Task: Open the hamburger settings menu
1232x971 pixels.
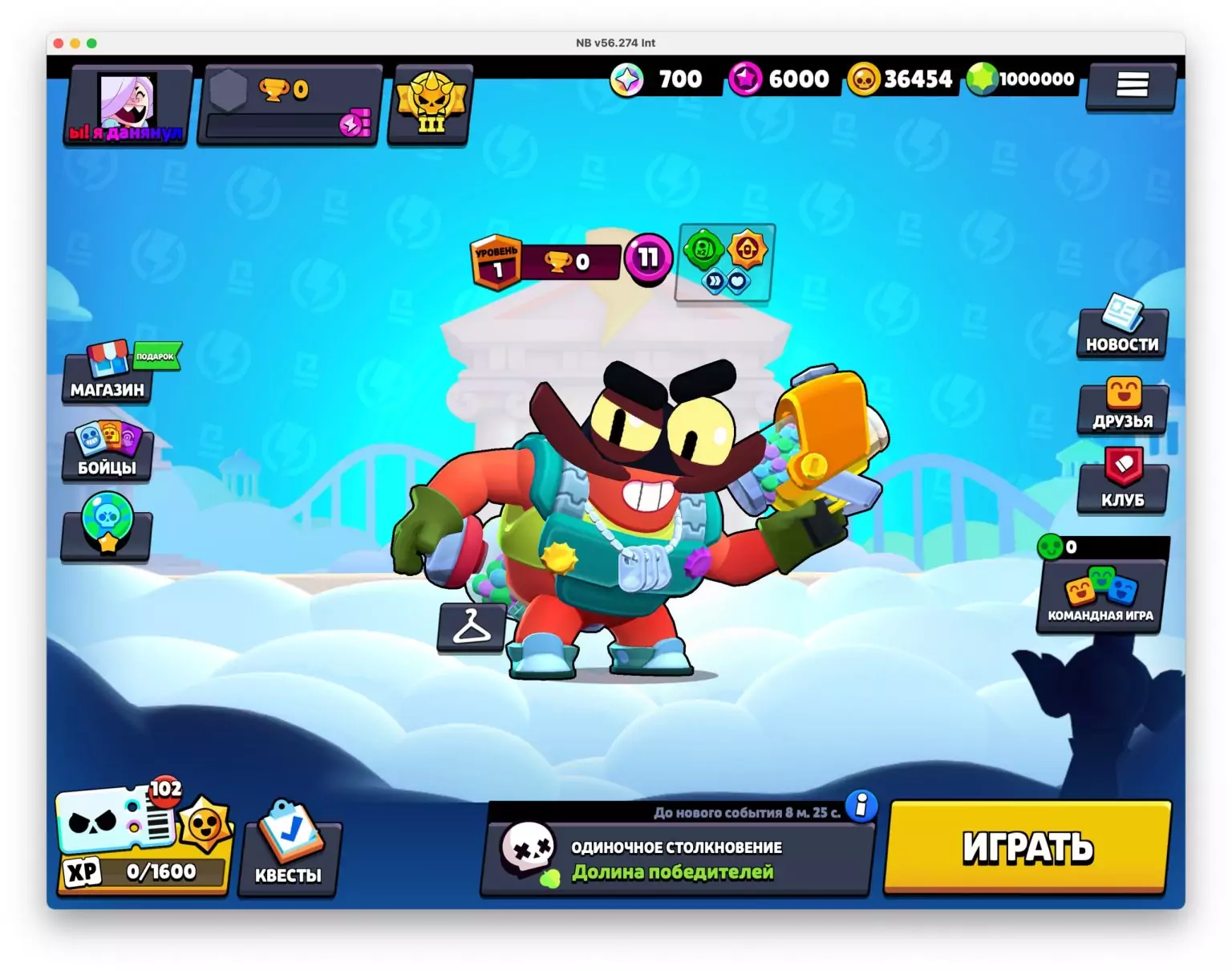Action: [x=1131, y=85]
